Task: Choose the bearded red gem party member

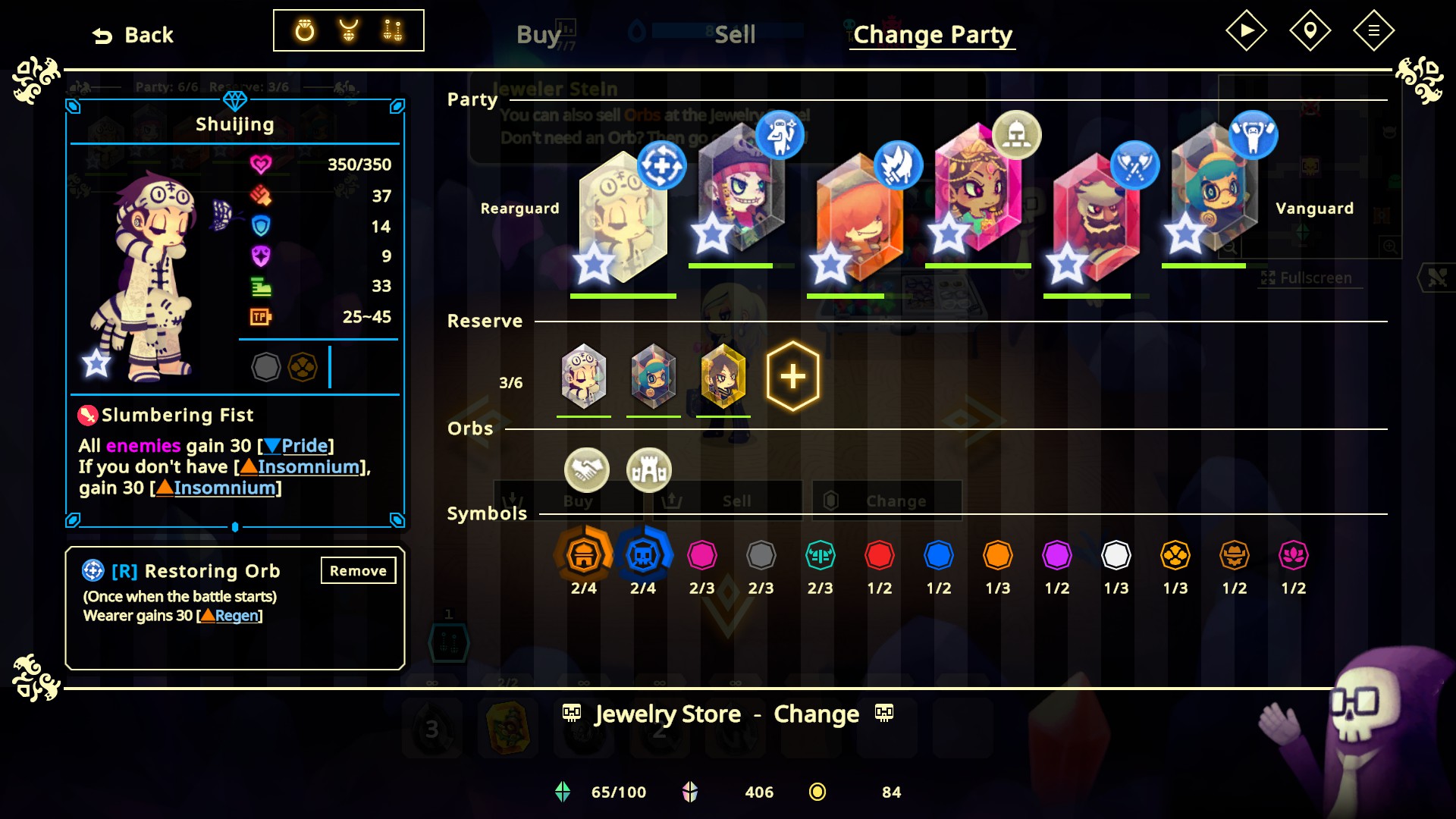Action: pyautogui.click(x=1096, y=218)
